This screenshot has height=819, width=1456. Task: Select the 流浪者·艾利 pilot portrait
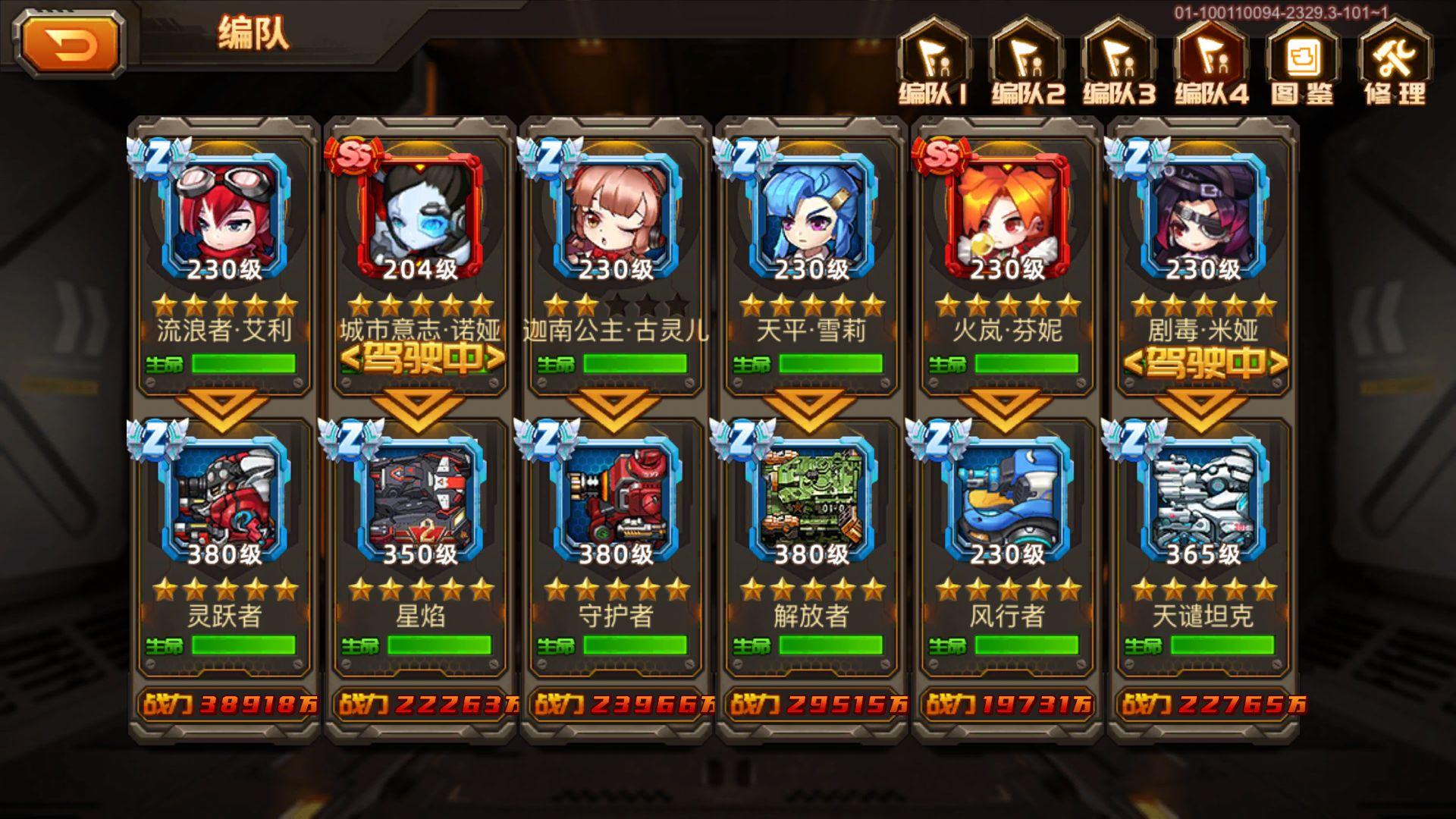[x=224, y=212]
